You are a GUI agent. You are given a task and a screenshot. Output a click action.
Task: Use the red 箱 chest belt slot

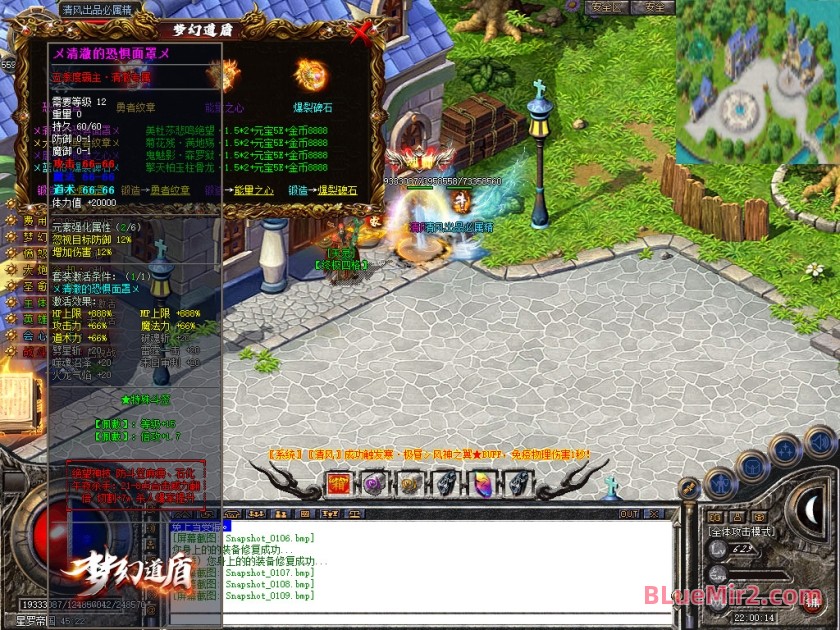[339, 485]
